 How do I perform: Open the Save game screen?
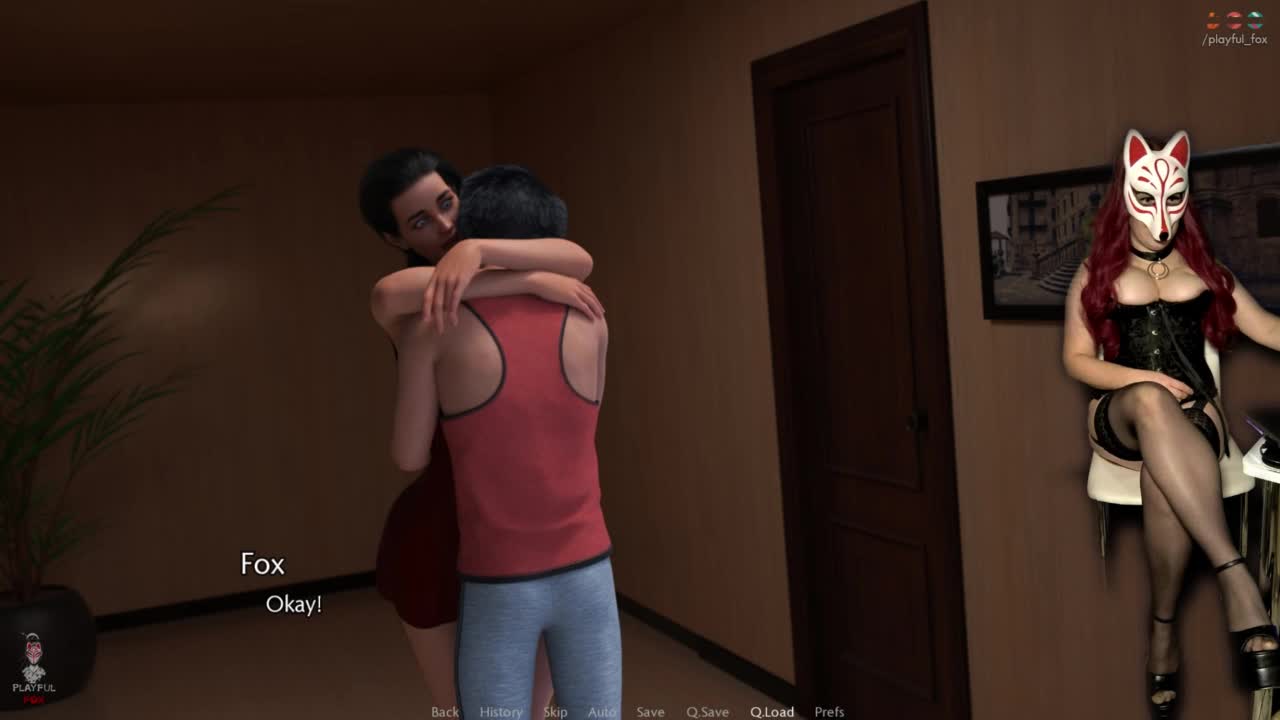click(x=650, y=712)
